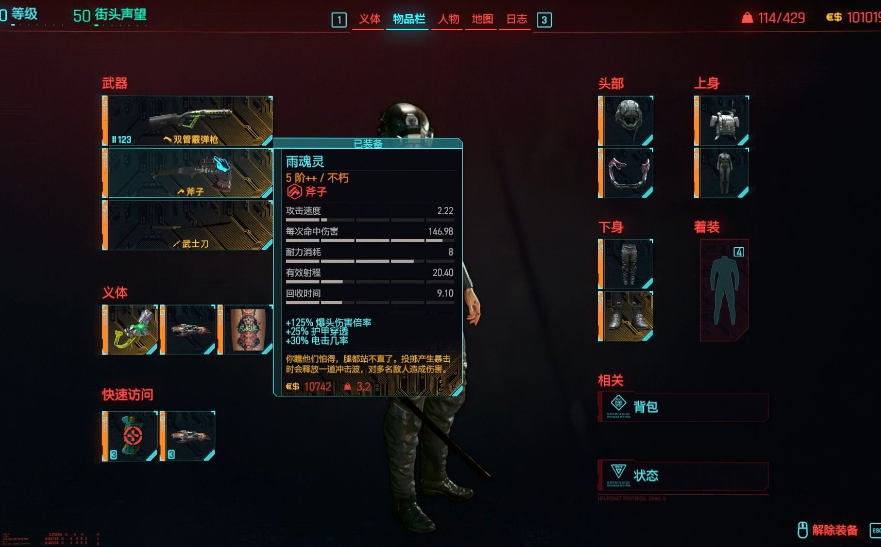Choose the tattoo-patterned cyberware slot
881x547 pixels.
247,330
